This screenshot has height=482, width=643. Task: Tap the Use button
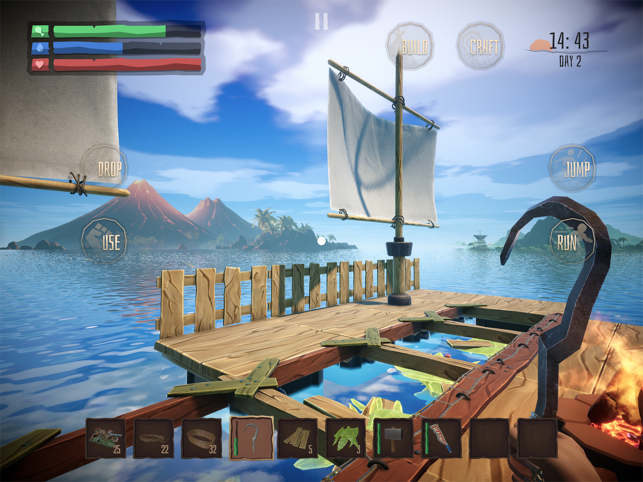(x=104, y=240)
